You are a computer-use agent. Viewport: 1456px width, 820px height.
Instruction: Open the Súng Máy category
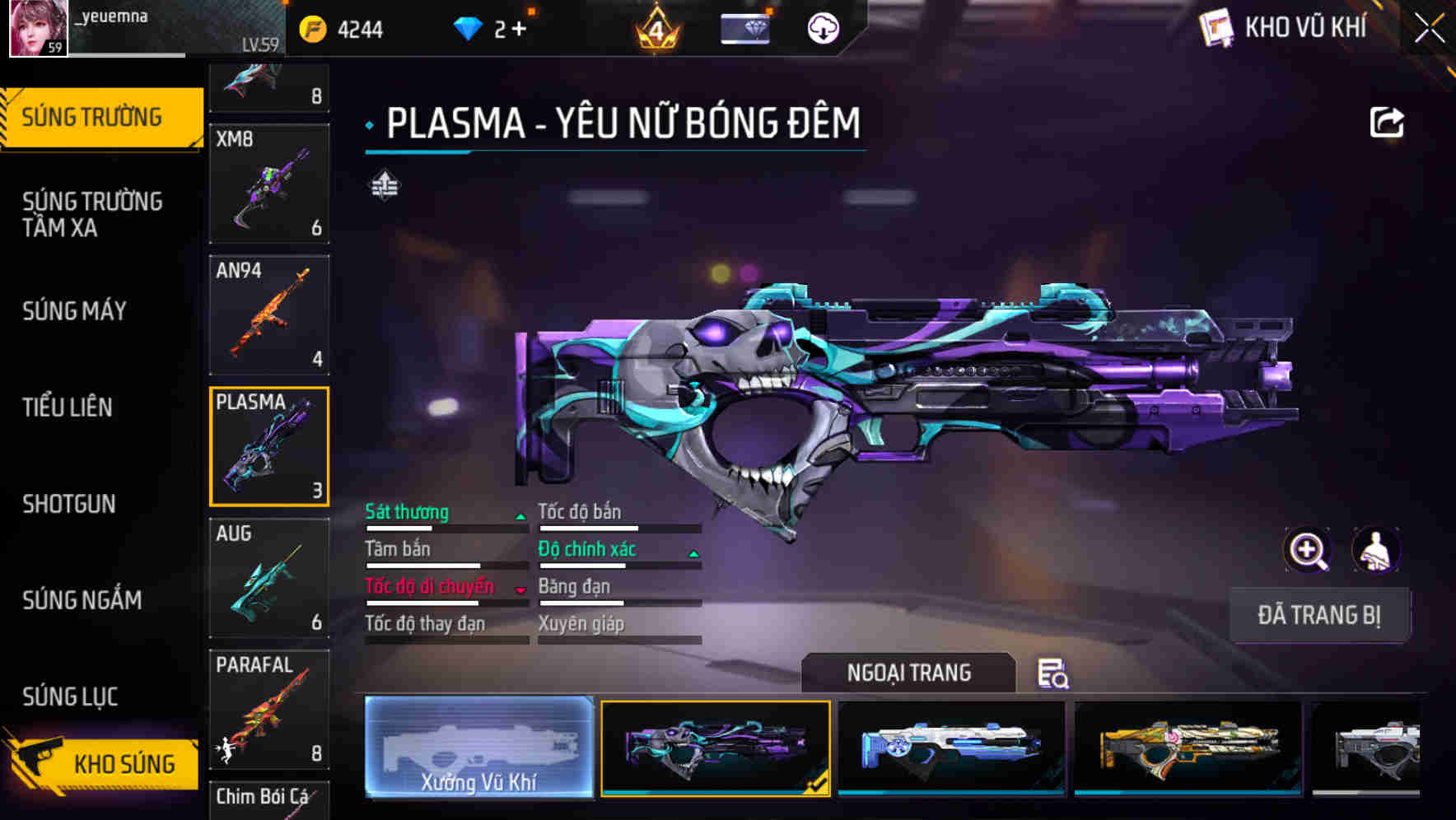[x=74, y=310]
